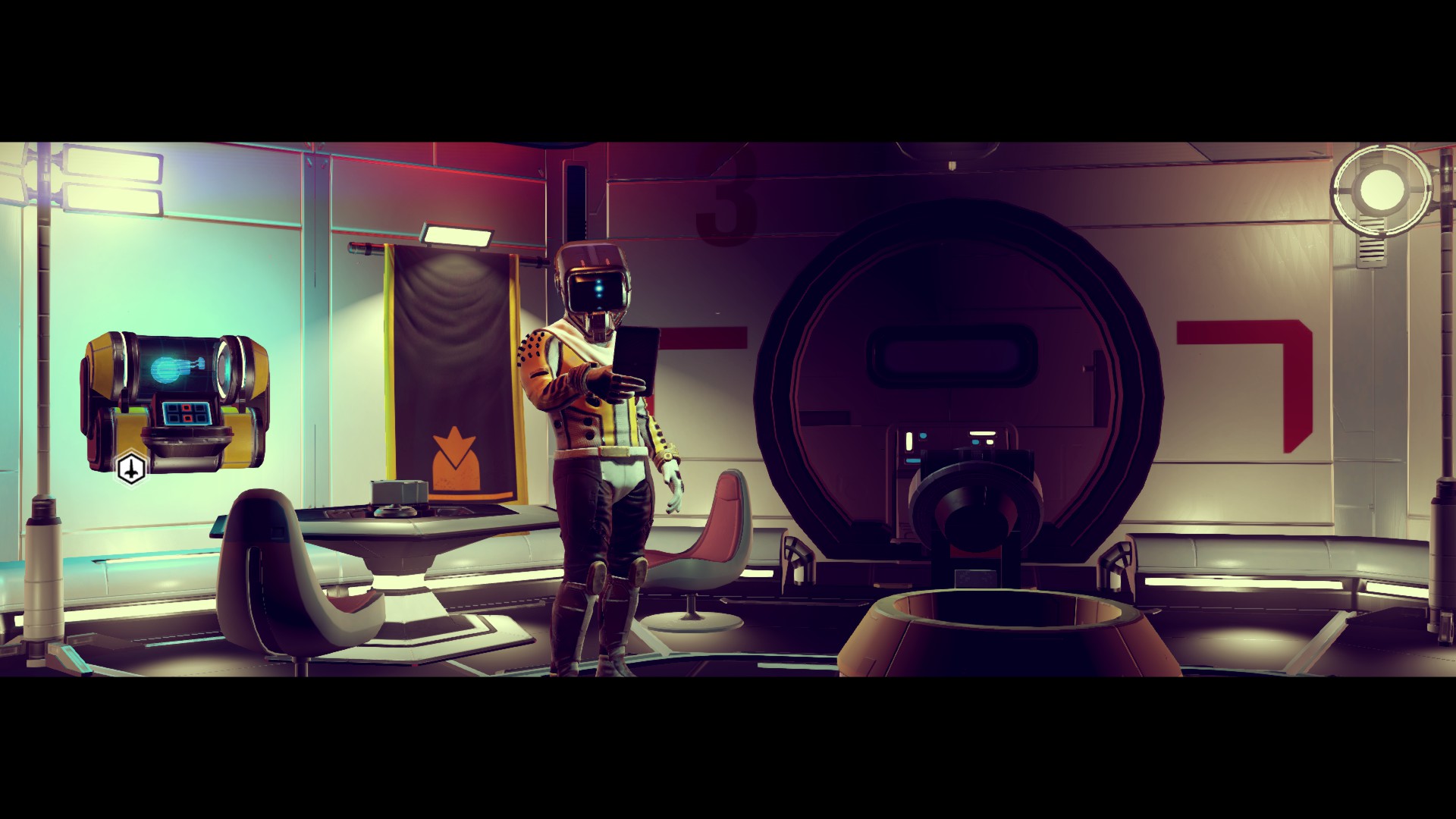Click the hexagonal starship marker icon
Screen dimensions: 1456x819
[x=131, y=469]
